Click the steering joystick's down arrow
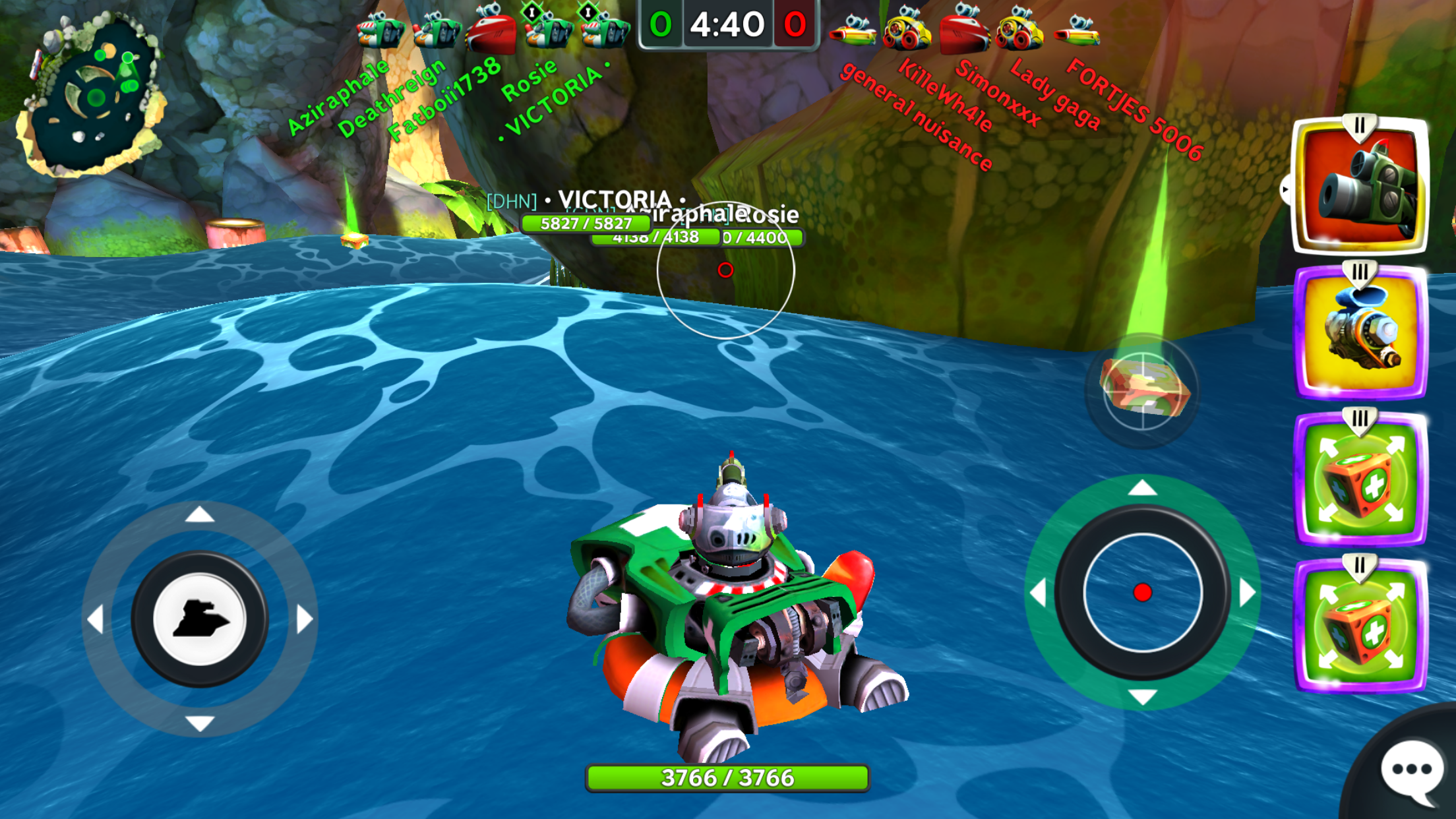This screenshot has height=819, width=1456. (200, 723)
